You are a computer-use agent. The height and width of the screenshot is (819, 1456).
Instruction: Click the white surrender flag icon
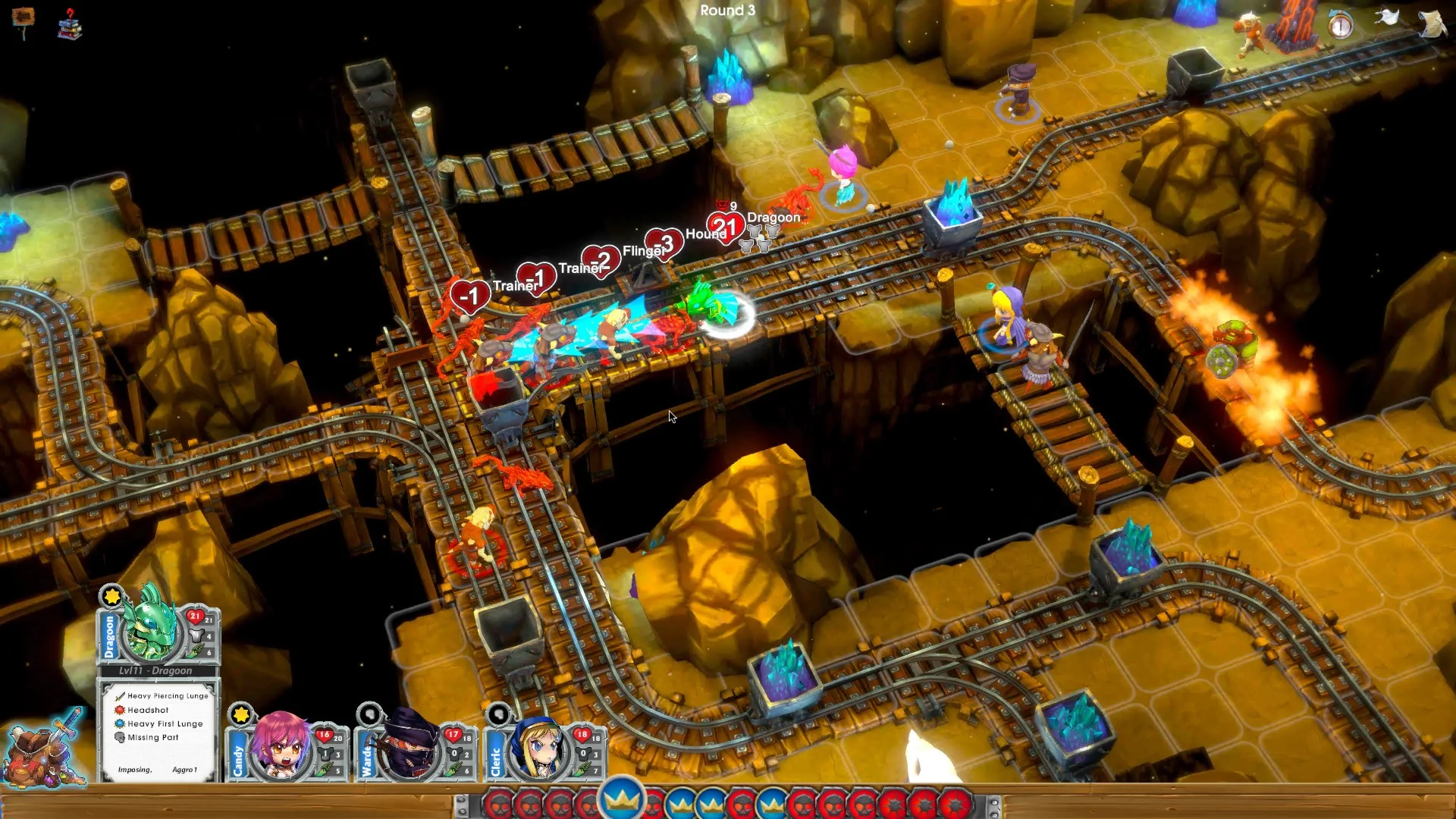coord(1387,18)
